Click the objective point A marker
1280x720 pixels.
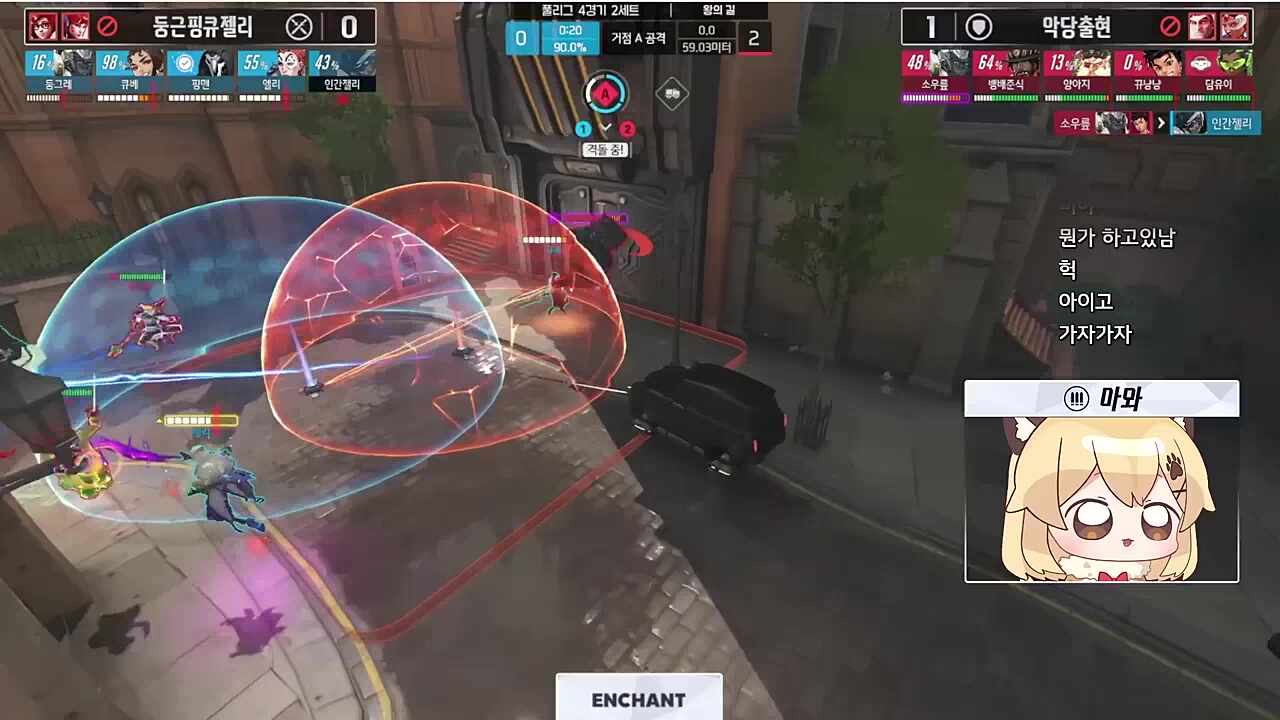pos(605,94)
